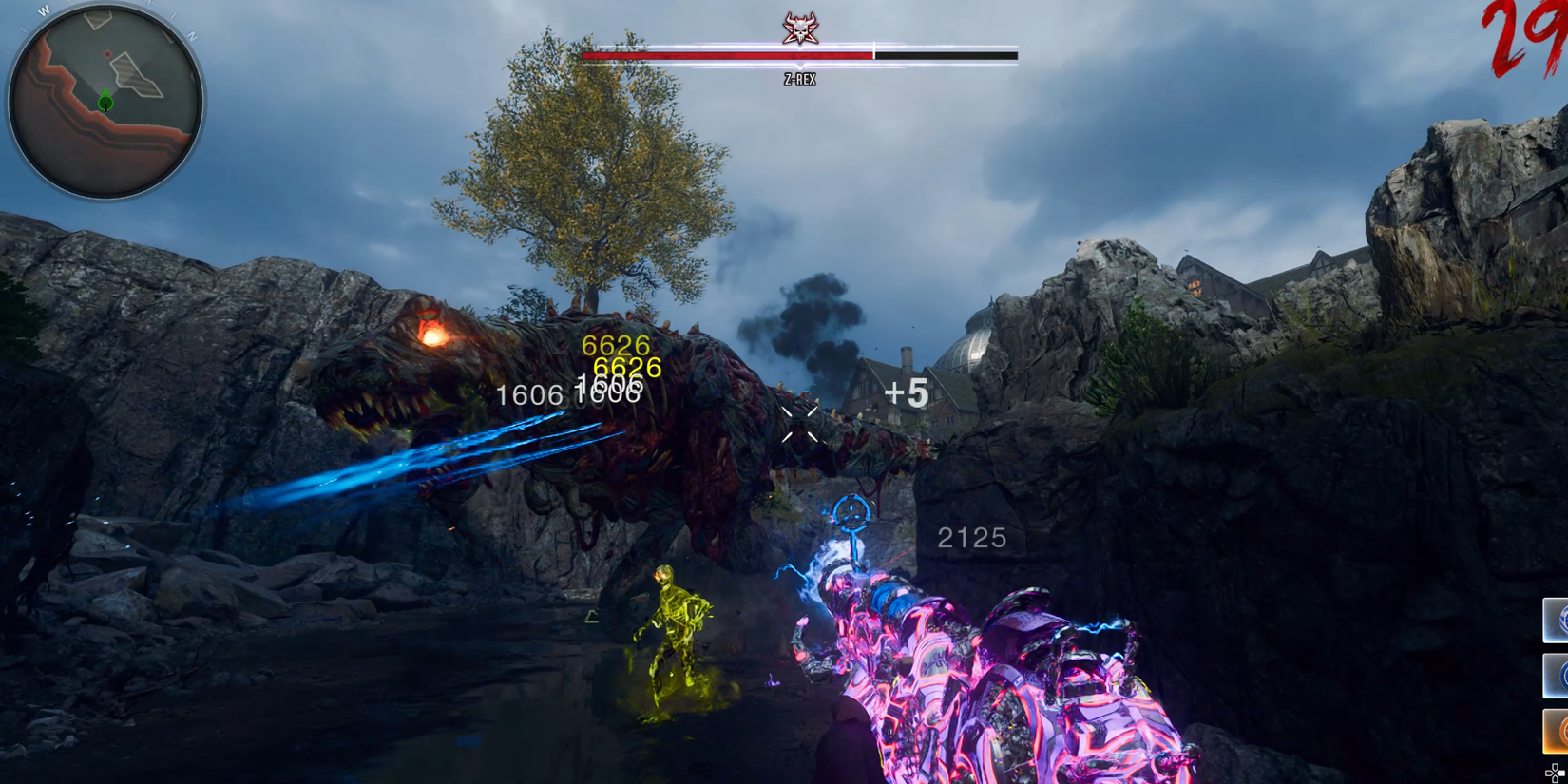Toggle the blue targeting circle above the weapon
Image resolution: width=1568 pixels, height=784 pixels.
click(x=851, y=513)
